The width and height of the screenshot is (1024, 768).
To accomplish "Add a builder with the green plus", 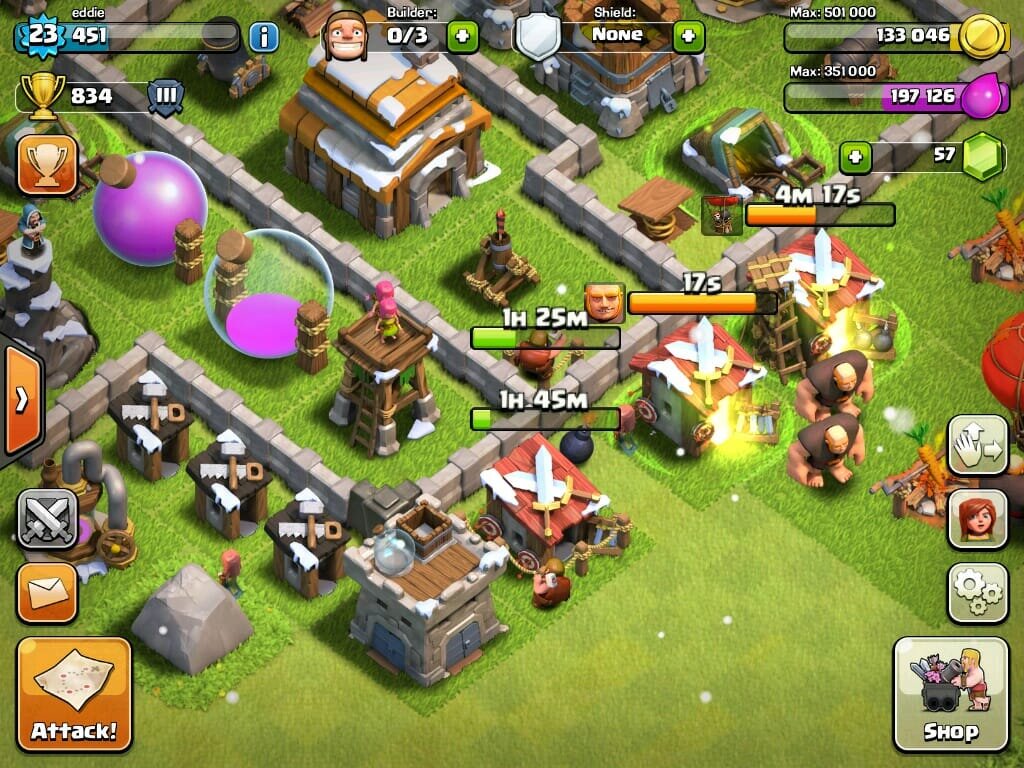I will (x=462, y=37).
